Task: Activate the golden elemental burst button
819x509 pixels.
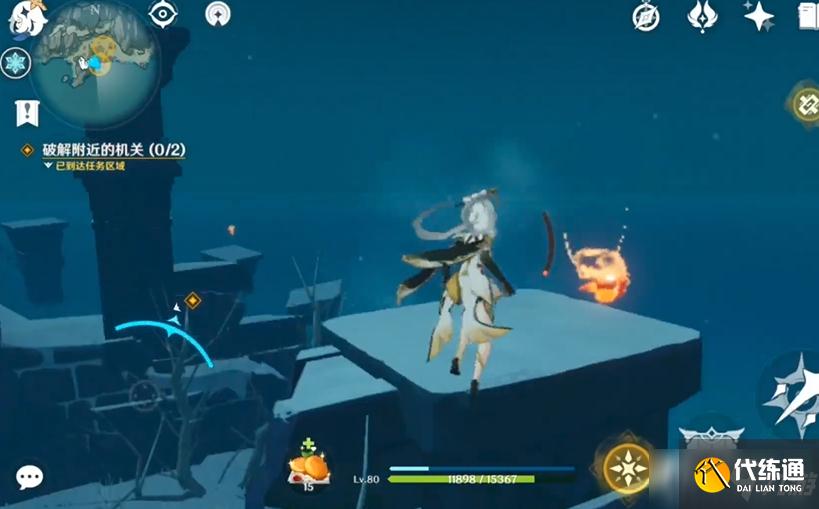Action: tap(627, 467)
